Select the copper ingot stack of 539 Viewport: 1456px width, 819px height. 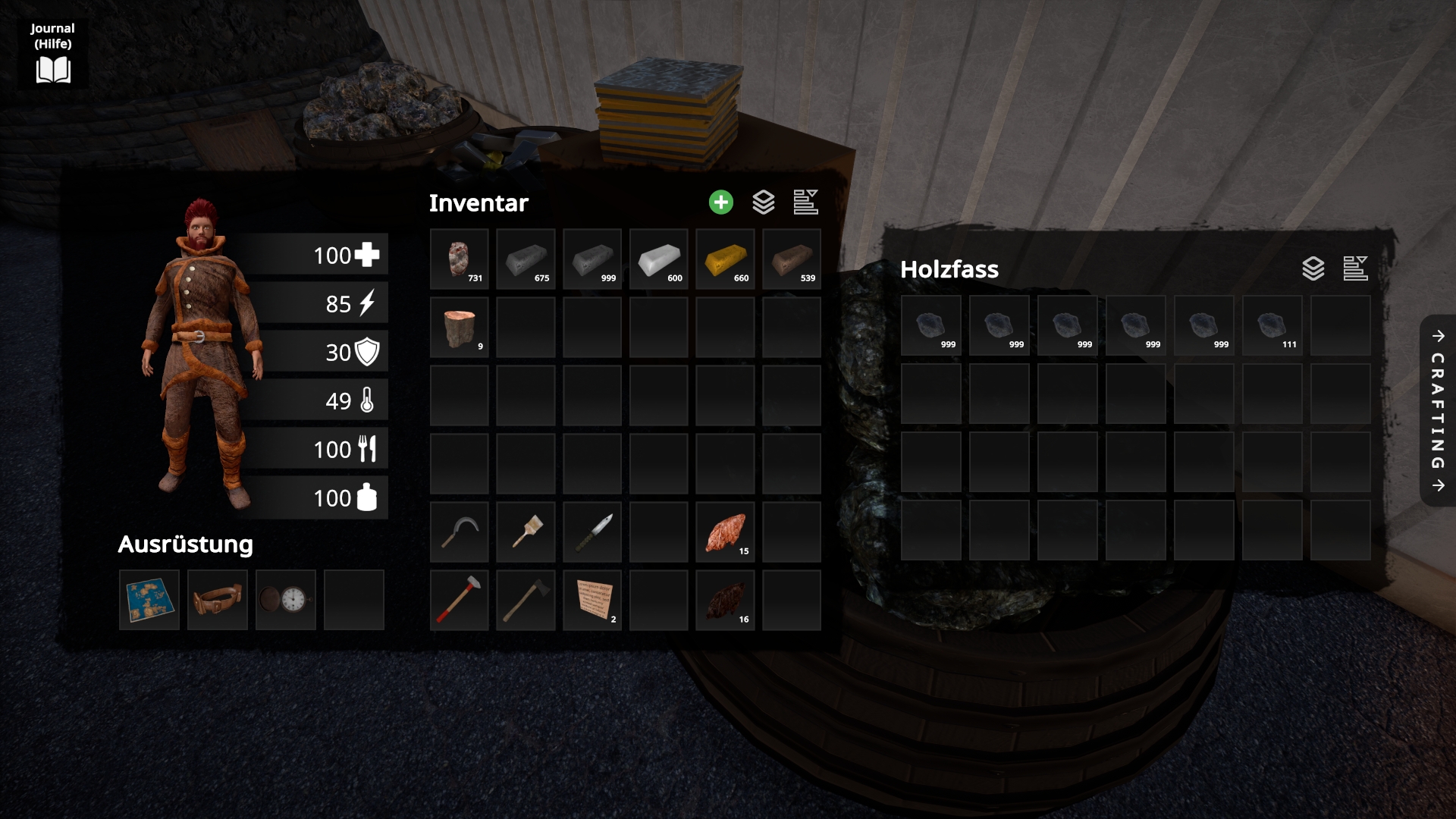792,259
